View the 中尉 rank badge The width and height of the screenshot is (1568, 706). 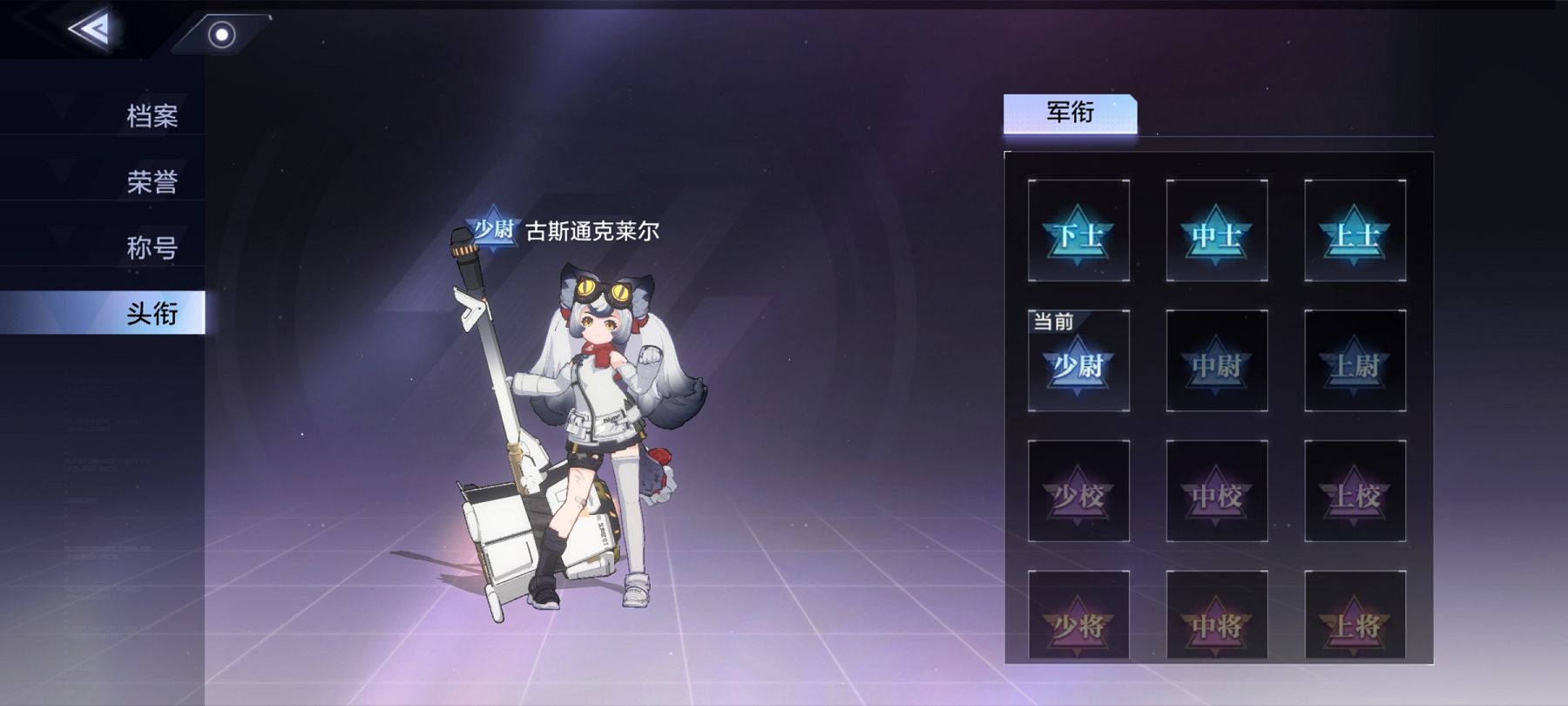point(1216,362)
